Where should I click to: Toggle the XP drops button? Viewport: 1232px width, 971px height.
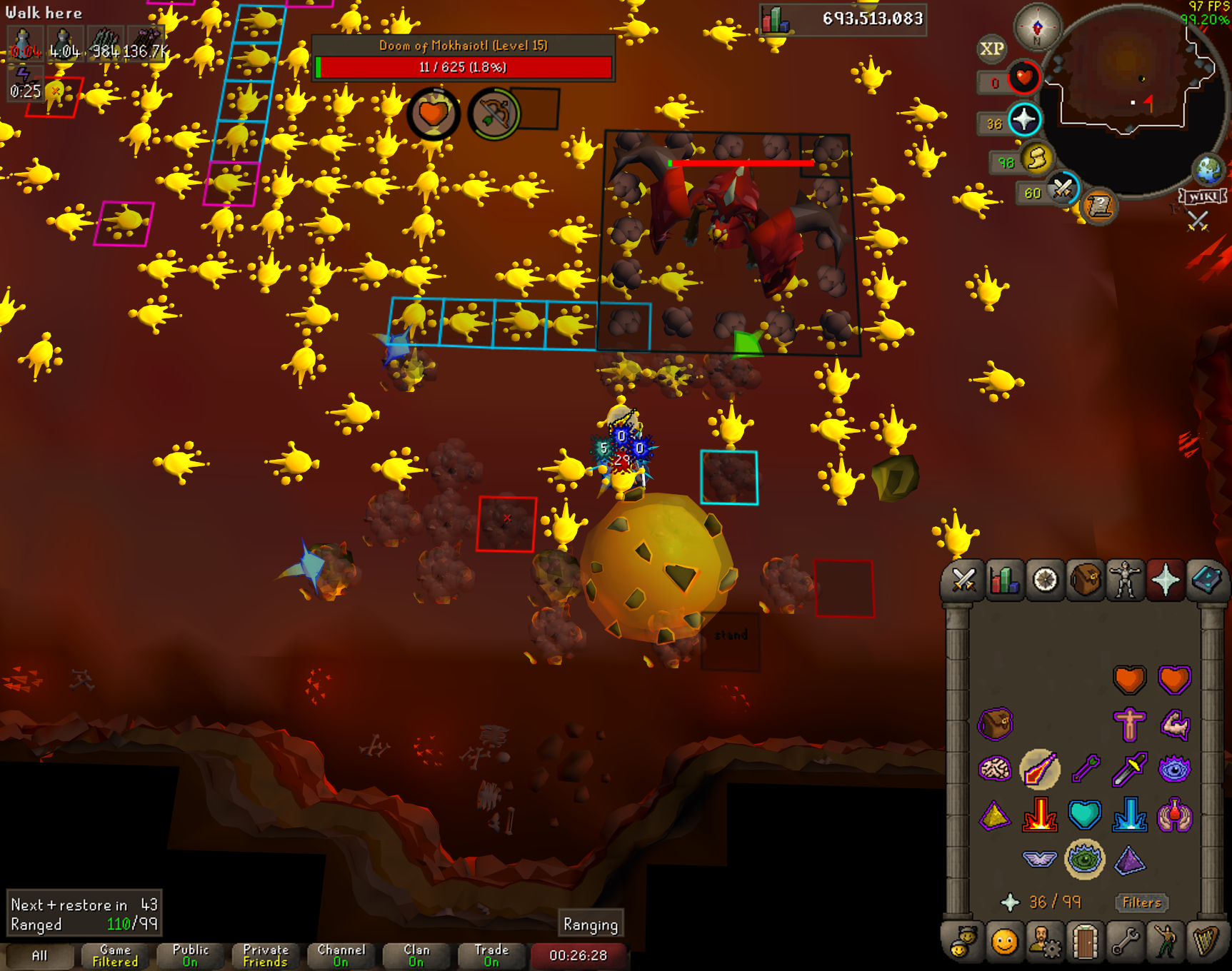coord(991,49)
